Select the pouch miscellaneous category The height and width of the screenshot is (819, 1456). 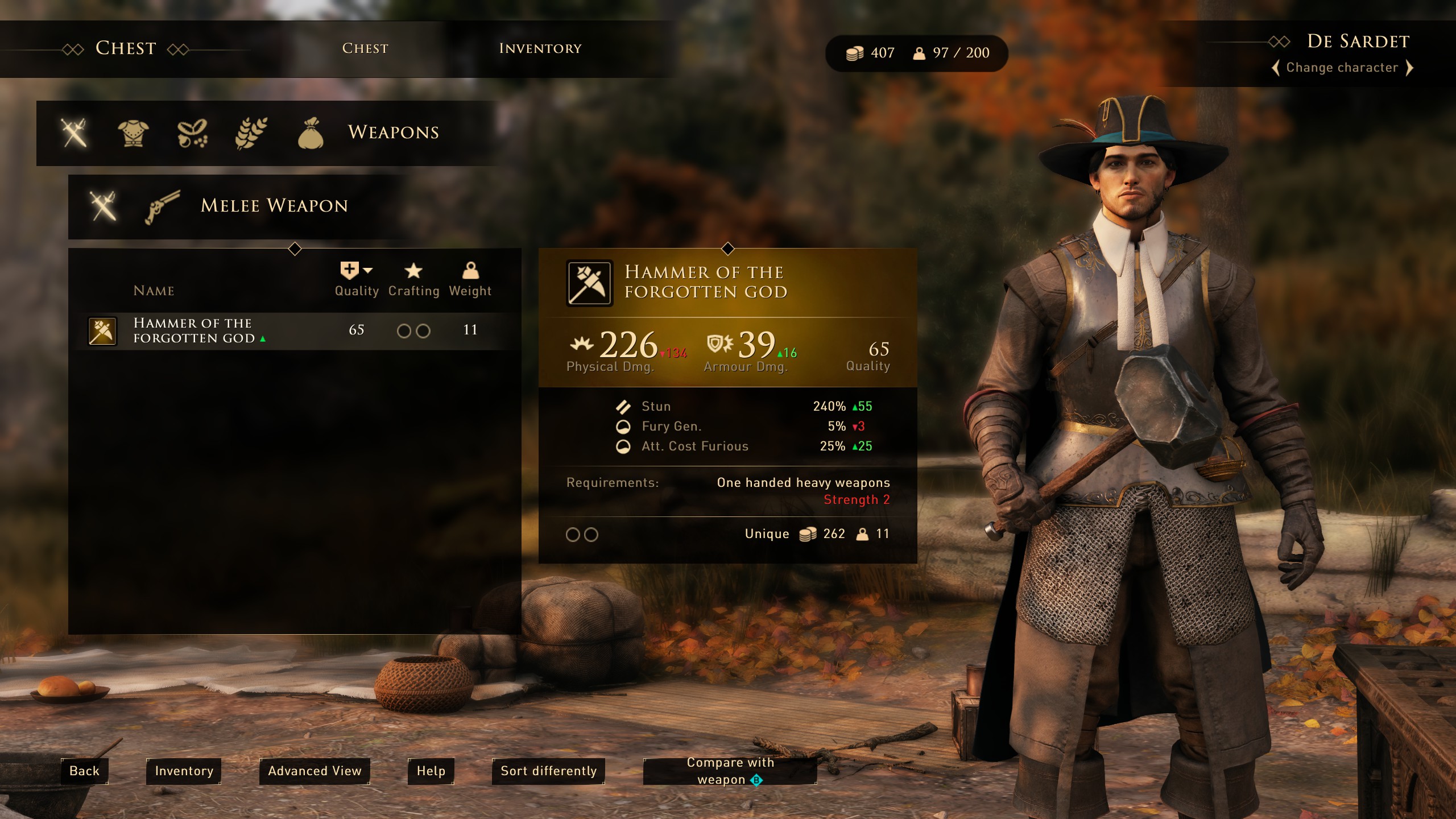point(311,133)
